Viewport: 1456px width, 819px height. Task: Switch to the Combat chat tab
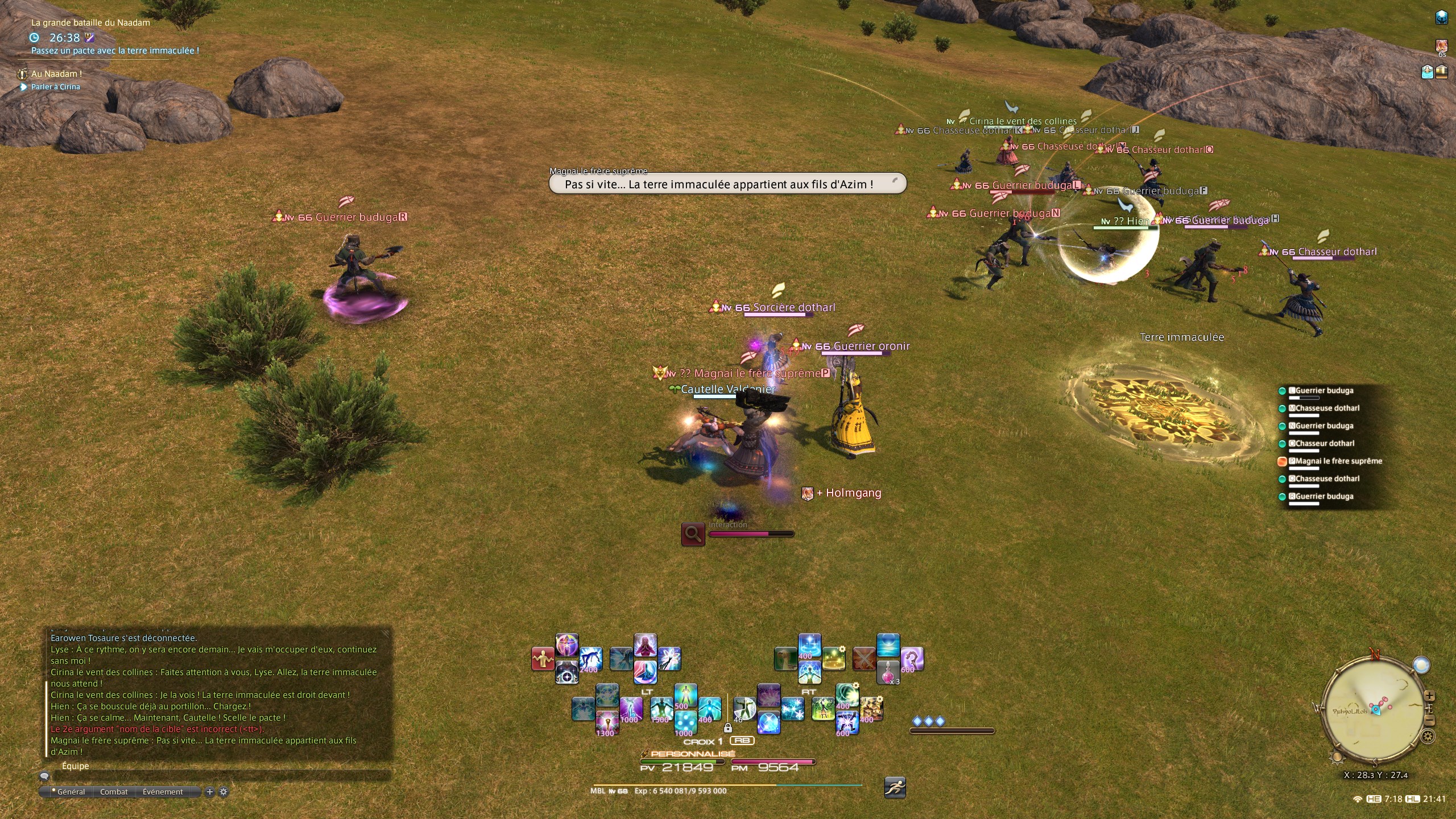[x=114, y=792]
